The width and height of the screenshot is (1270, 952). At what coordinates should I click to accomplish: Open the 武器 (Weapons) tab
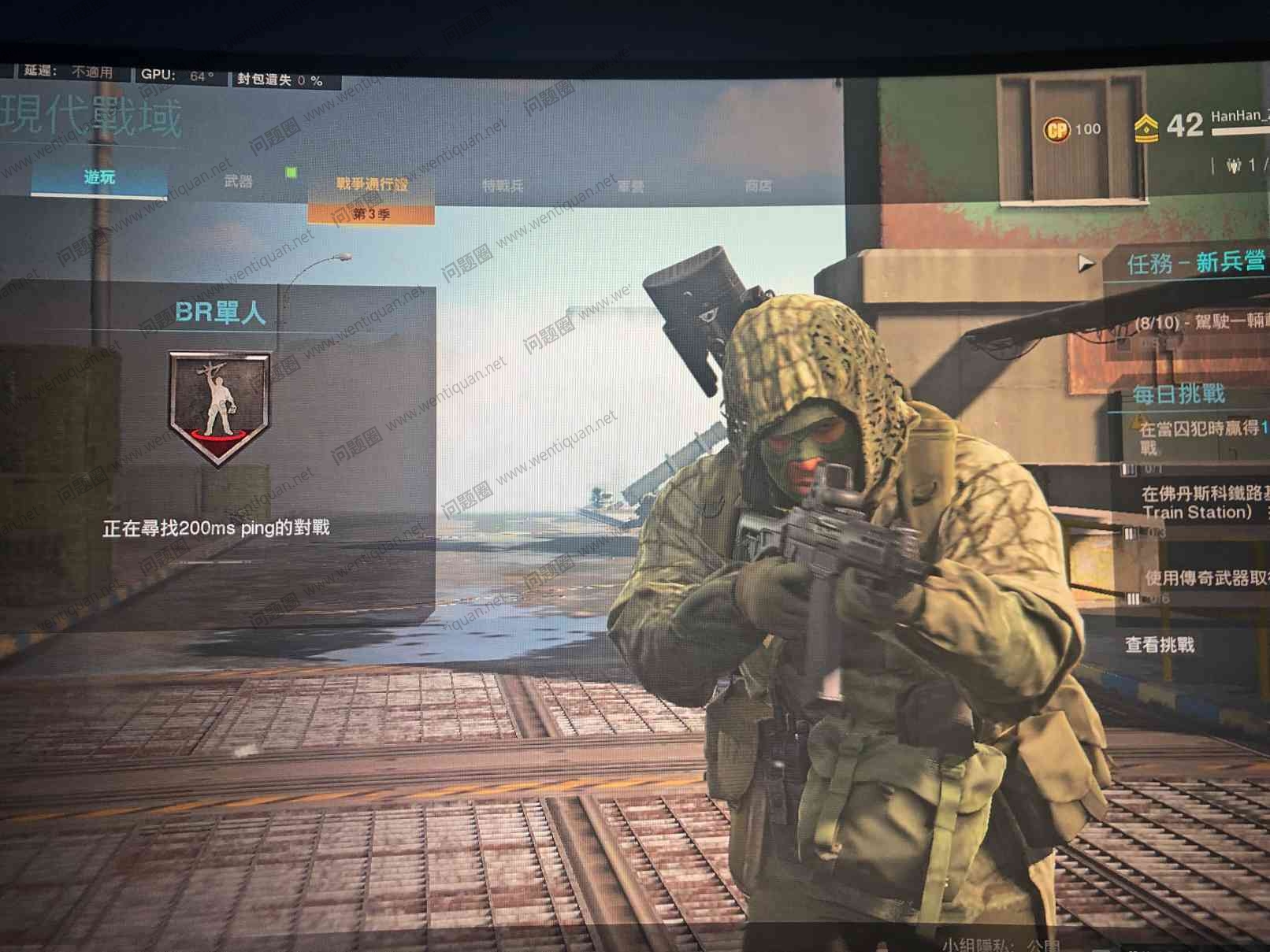pyautogui.click(x=238, y=181)
